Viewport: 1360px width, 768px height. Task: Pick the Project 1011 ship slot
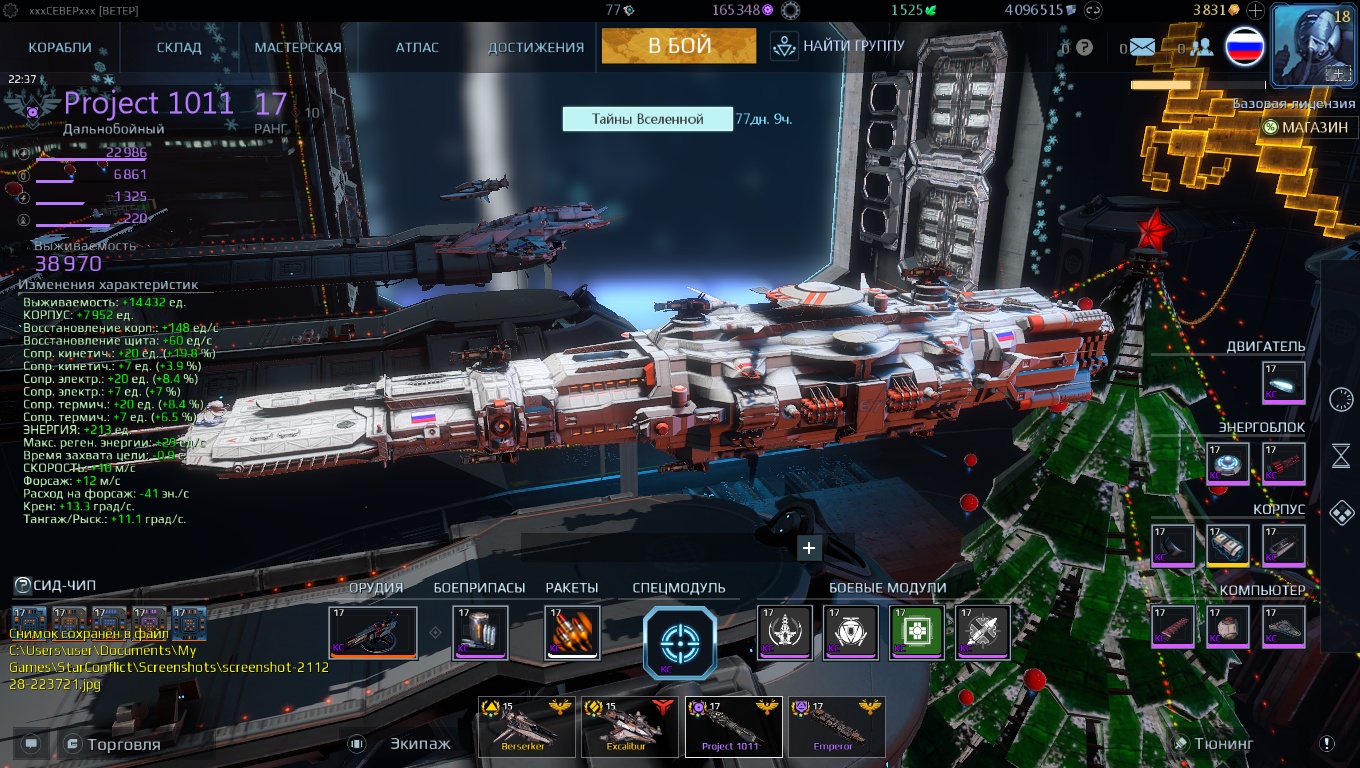pyautogui.click(x=733, y=727)
